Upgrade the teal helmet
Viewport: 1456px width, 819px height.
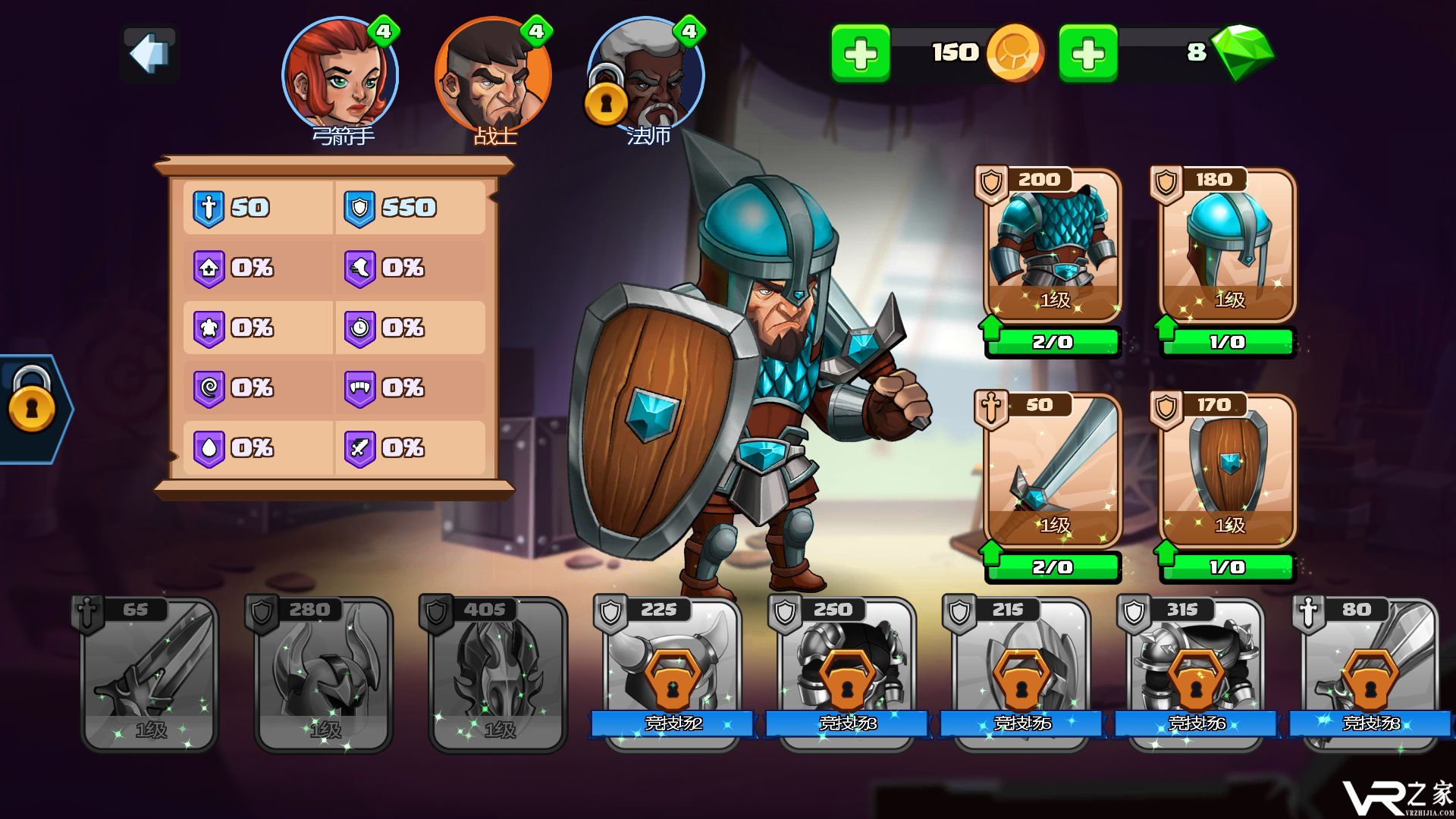click(1227, 342)
